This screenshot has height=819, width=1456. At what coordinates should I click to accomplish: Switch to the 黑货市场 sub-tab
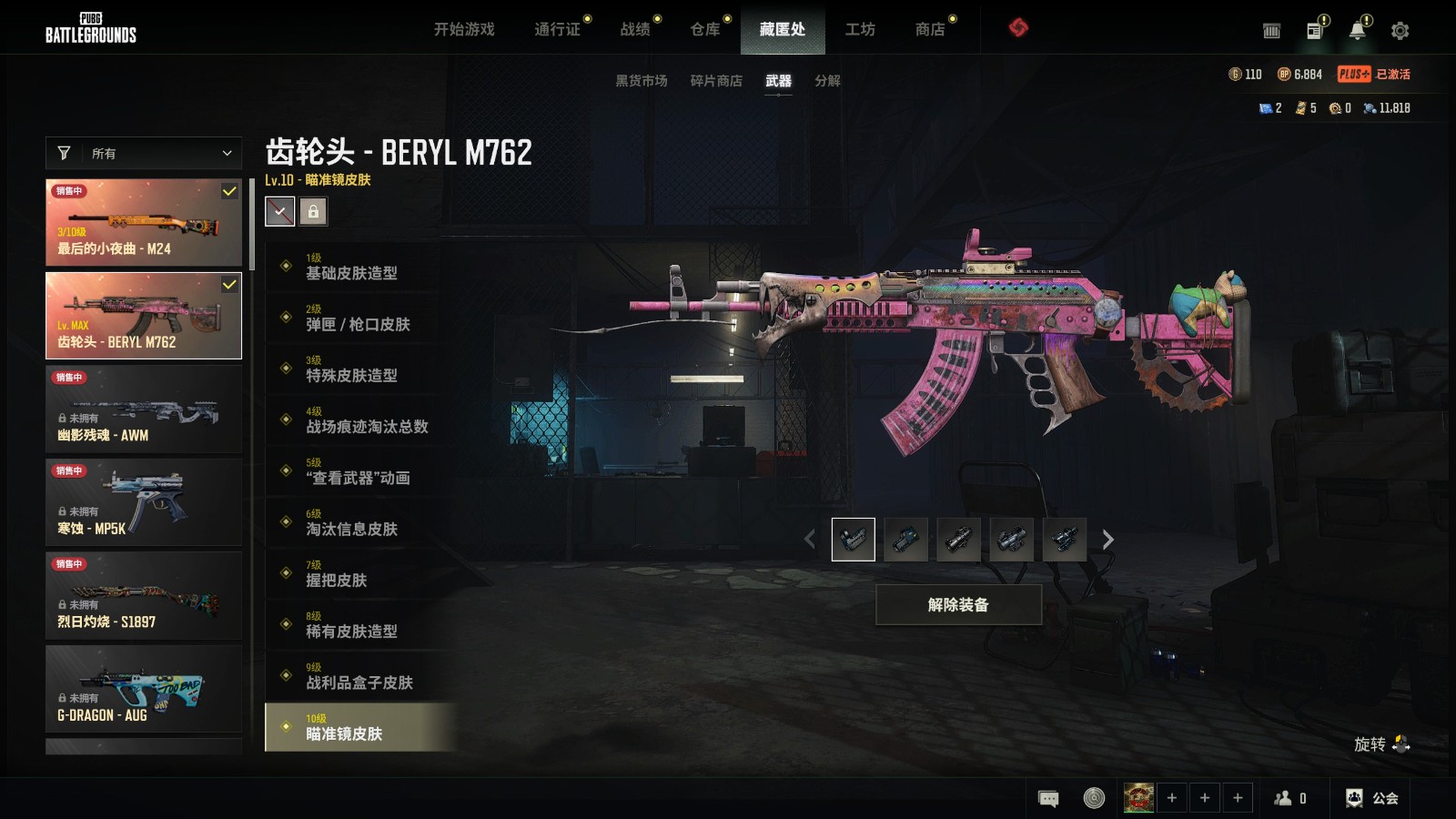click(x=642, y=81)
